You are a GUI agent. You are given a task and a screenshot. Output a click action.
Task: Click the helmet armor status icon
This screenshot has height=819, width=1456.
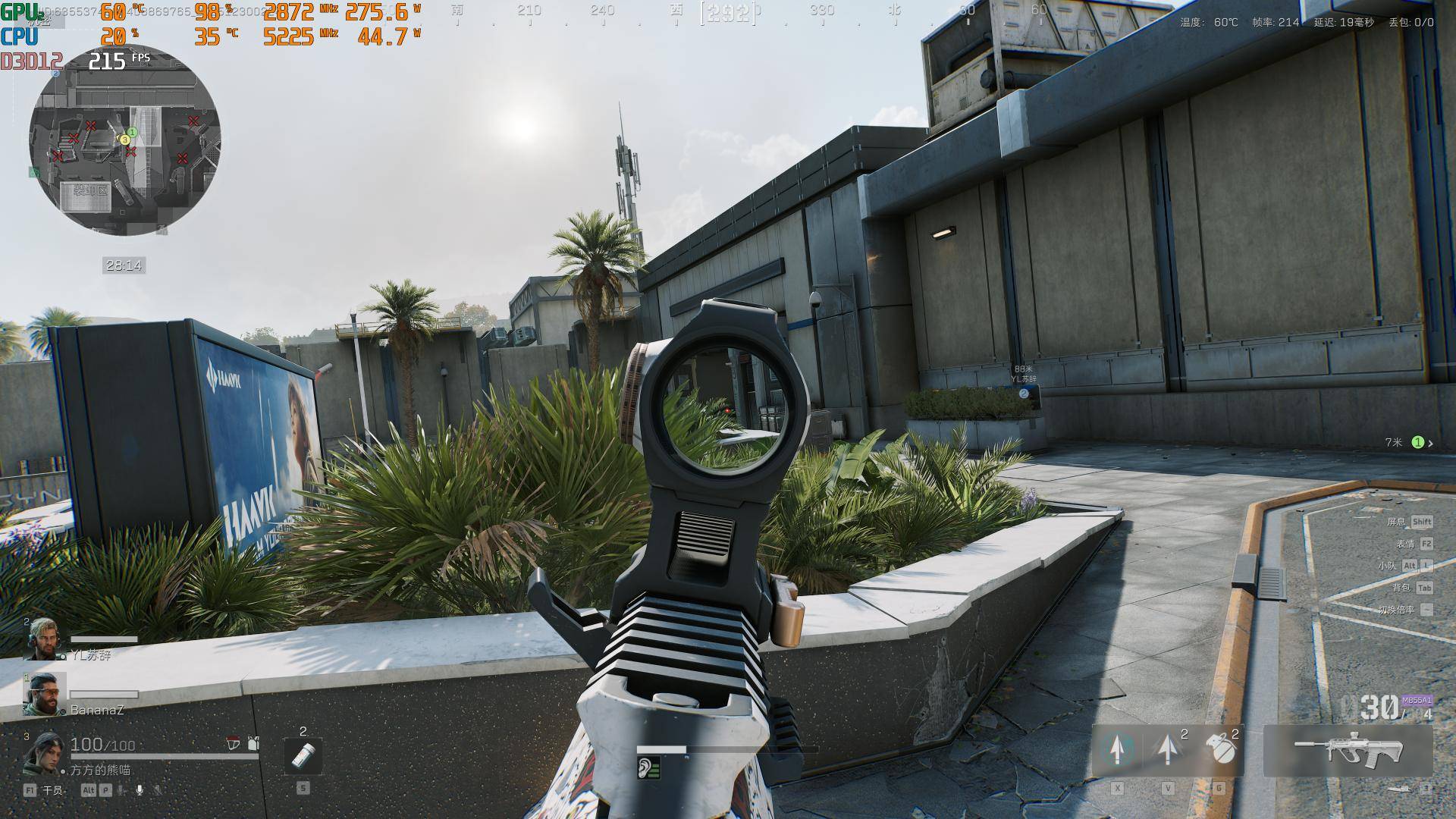coord(234,744)
